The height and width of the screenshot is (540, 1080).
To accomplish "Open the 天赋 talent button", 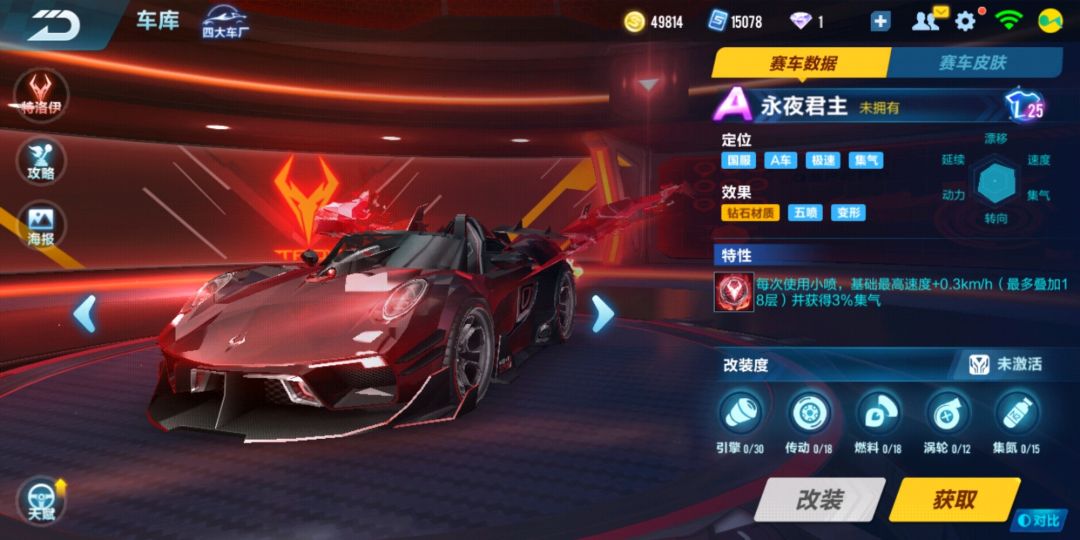I will (42, 499).
